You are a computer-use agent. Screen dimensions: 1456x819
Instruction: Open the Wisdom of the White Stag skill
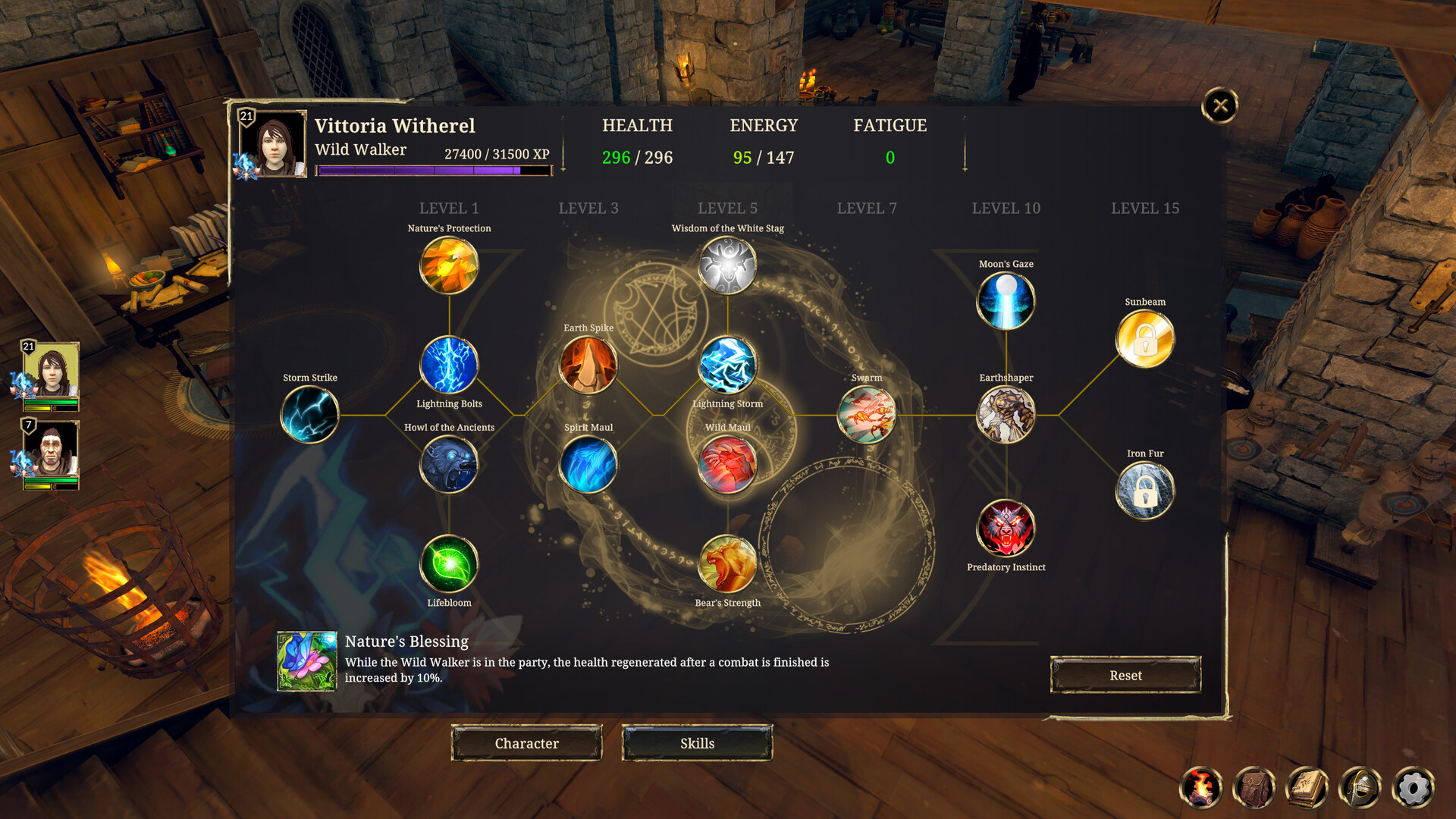click(x=727, y=264)
